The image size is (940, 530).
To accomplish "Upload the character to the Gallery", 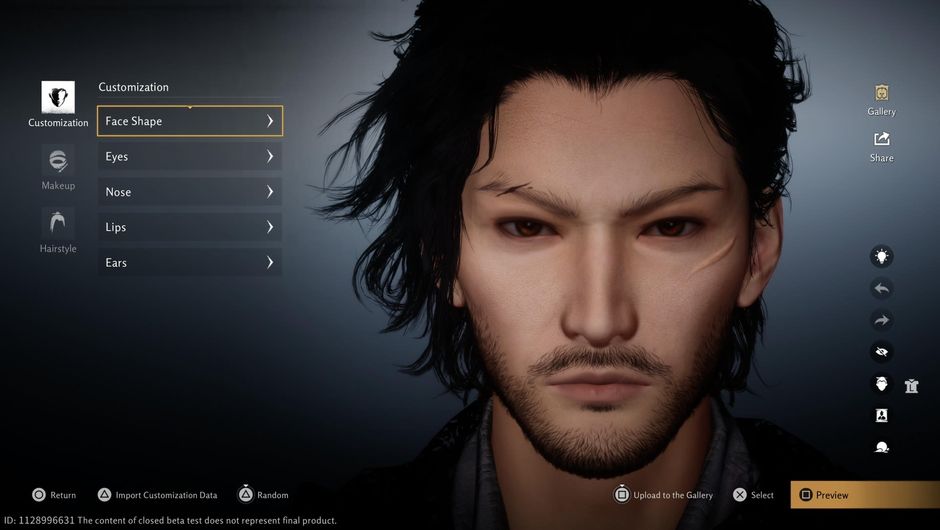I will (x=662, y=495).
